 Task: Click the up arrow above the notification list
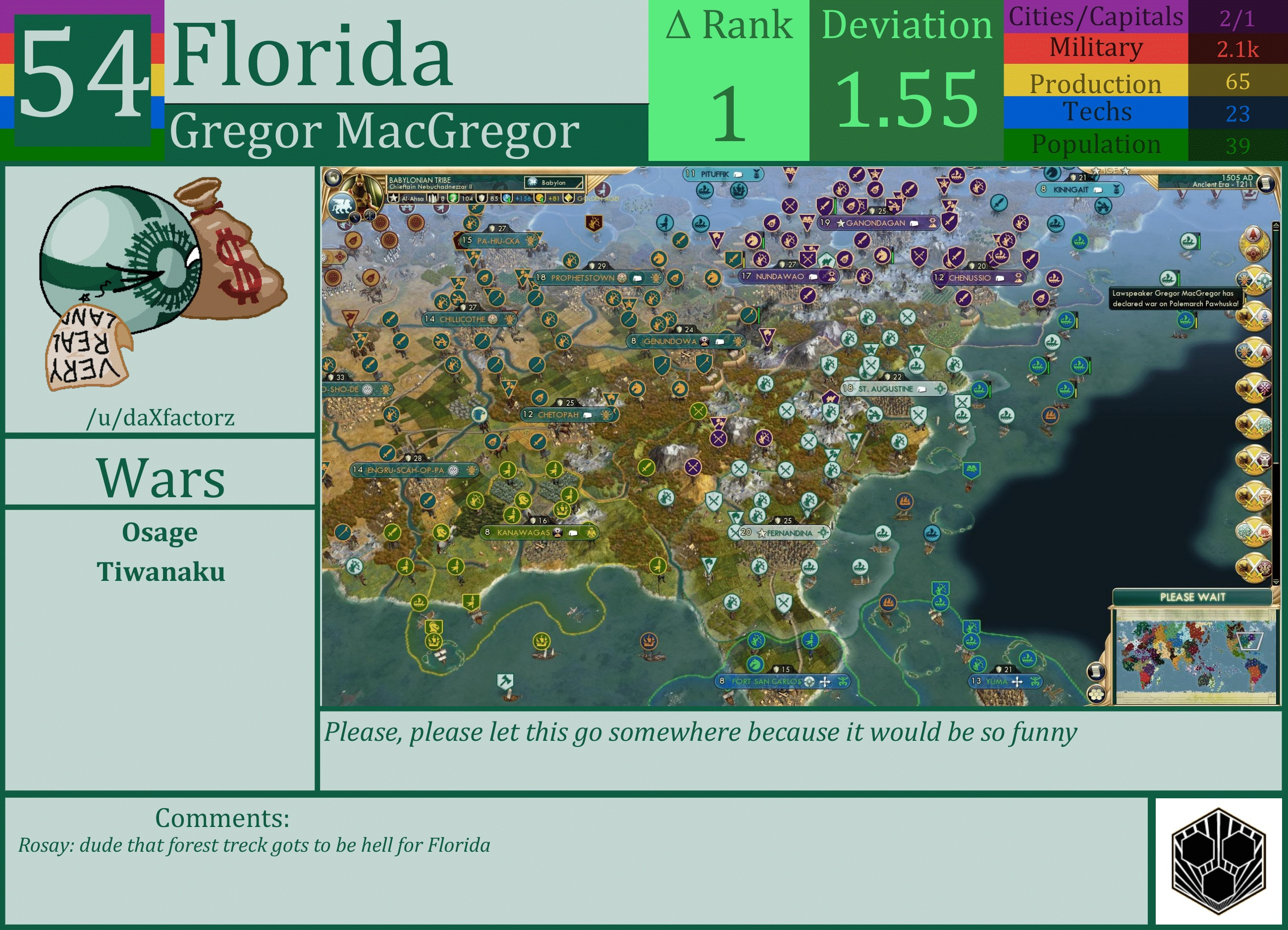tap(1276, 225)
